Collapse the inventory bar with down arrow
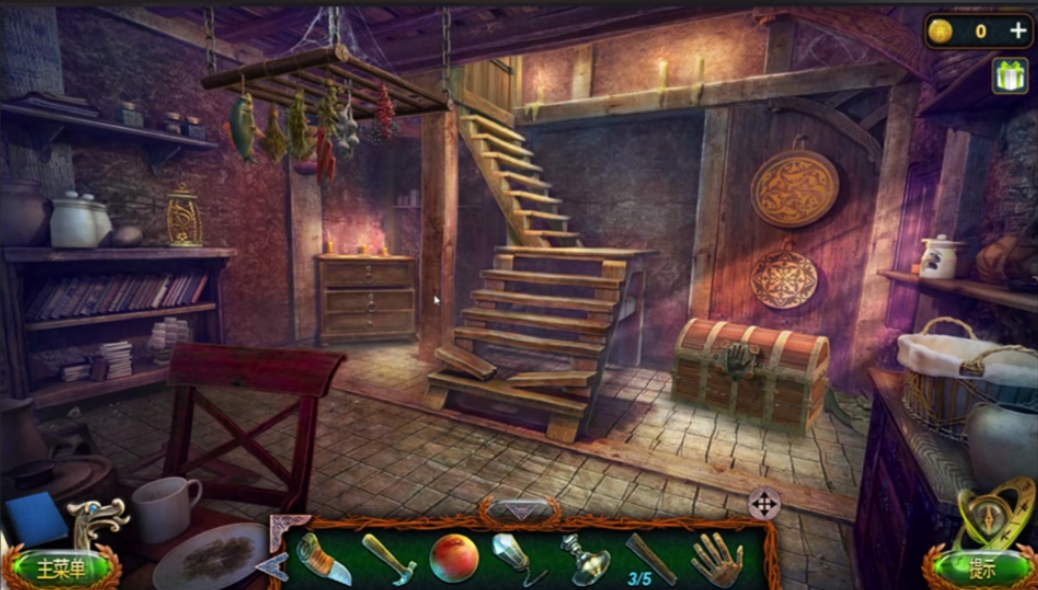This screenshot has width=1038, height=590. coord(519,510)
